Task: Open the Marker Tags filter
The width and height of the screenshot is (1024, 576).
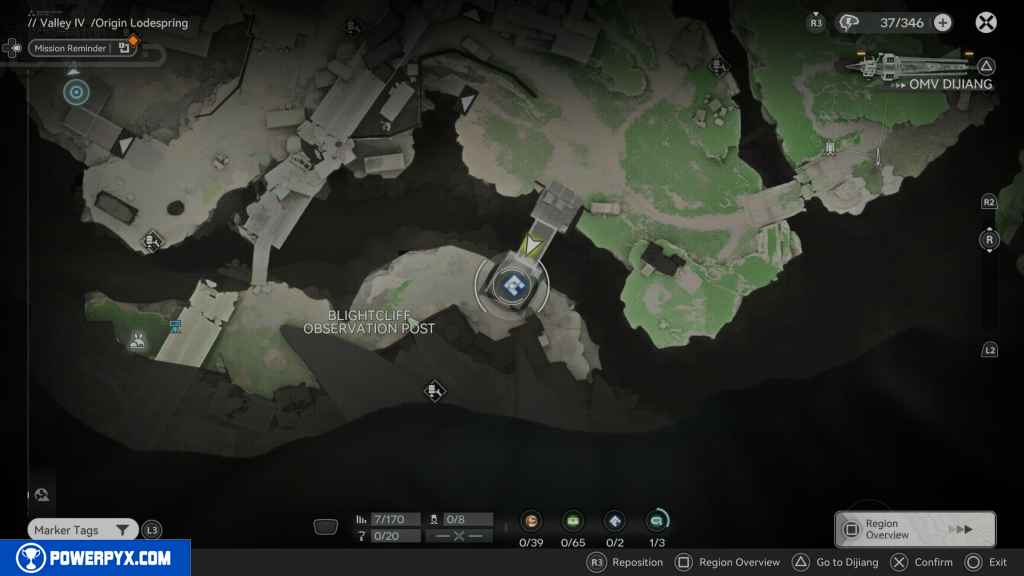Action: click(x=82, y=530)
